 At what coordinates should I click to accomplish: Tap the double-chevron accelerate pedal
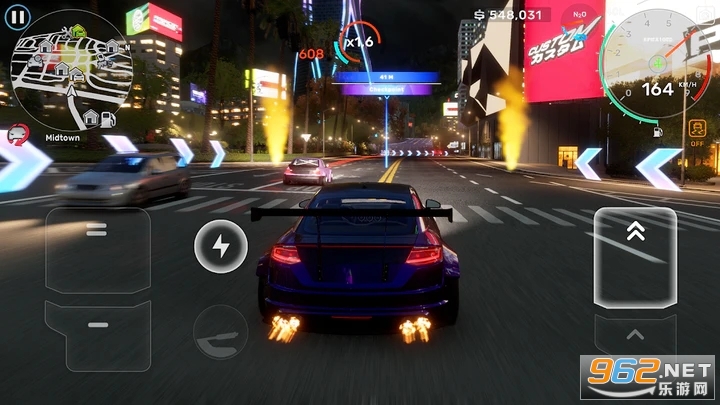(x=635, y=256)
